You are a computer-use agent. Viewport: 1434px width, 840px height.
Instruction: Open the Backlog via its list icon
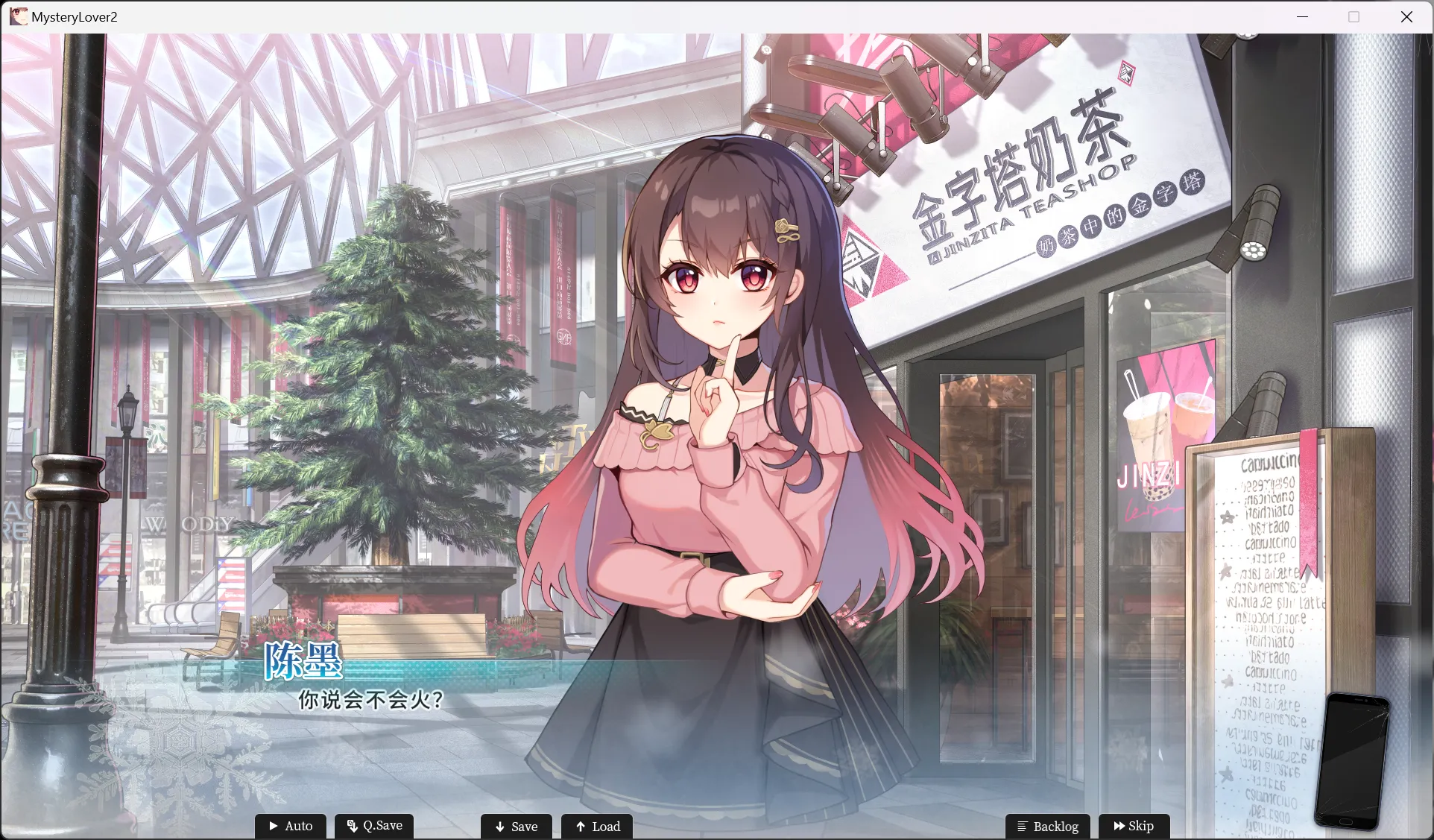coord(1023,826)
